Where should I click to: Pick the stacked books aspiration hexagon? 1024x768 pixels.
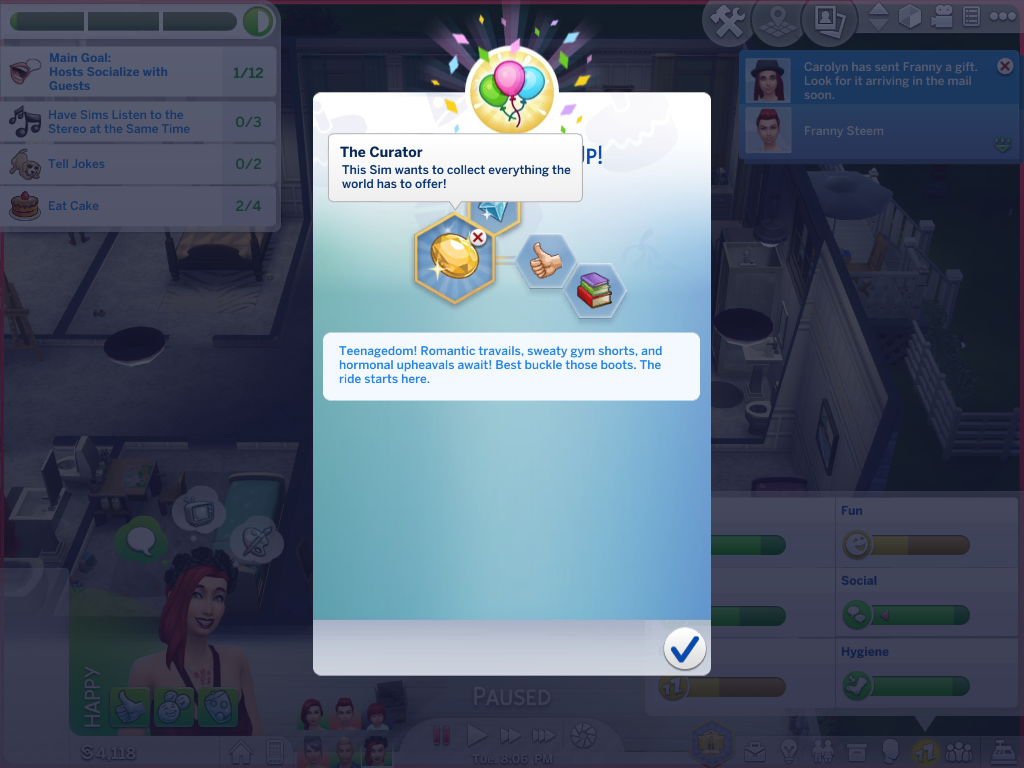[x=595, y=290]
